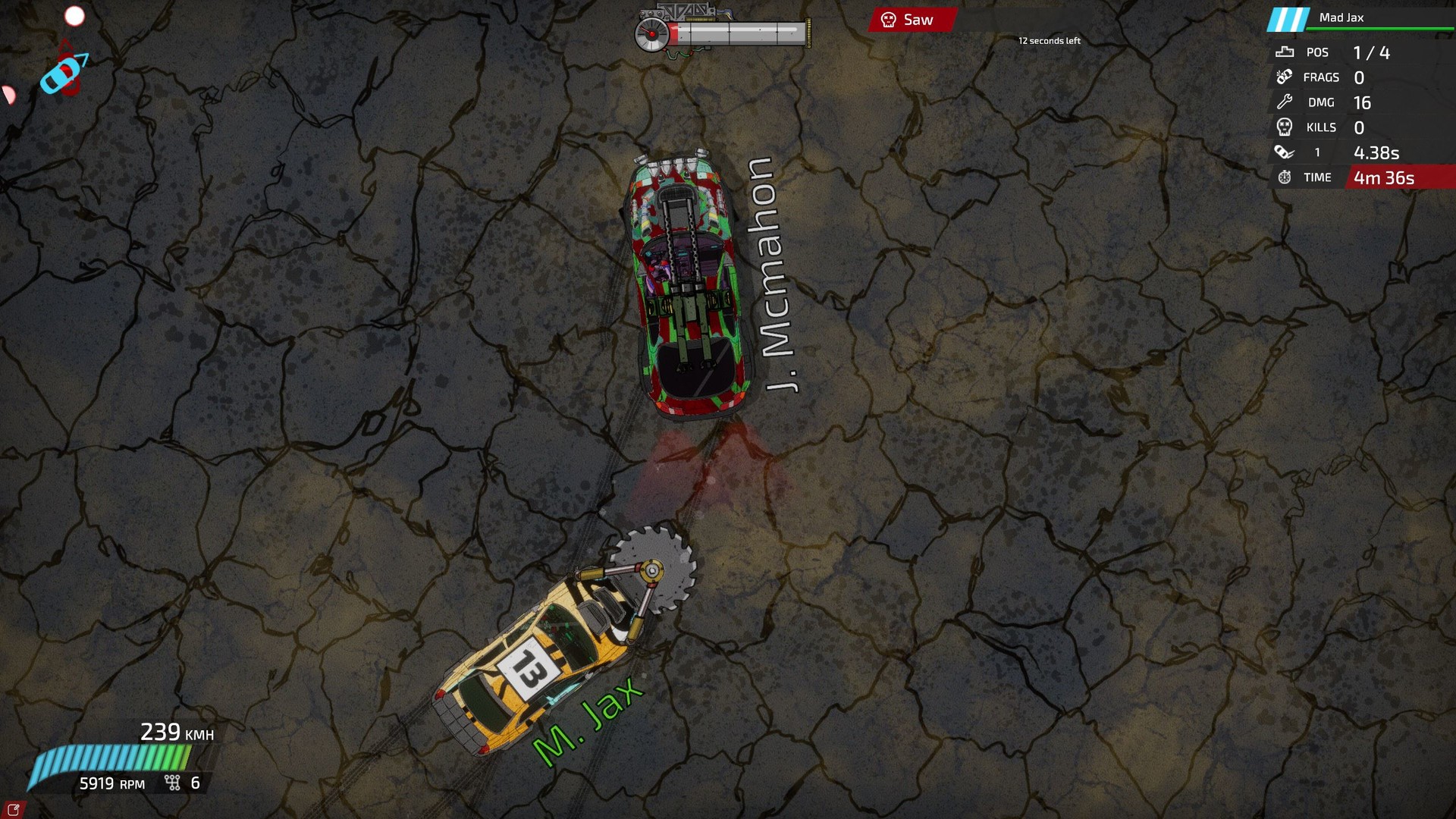Click the red Saw weapon banner
This screenshot has height=819, width=1456.
click(914, 20)
